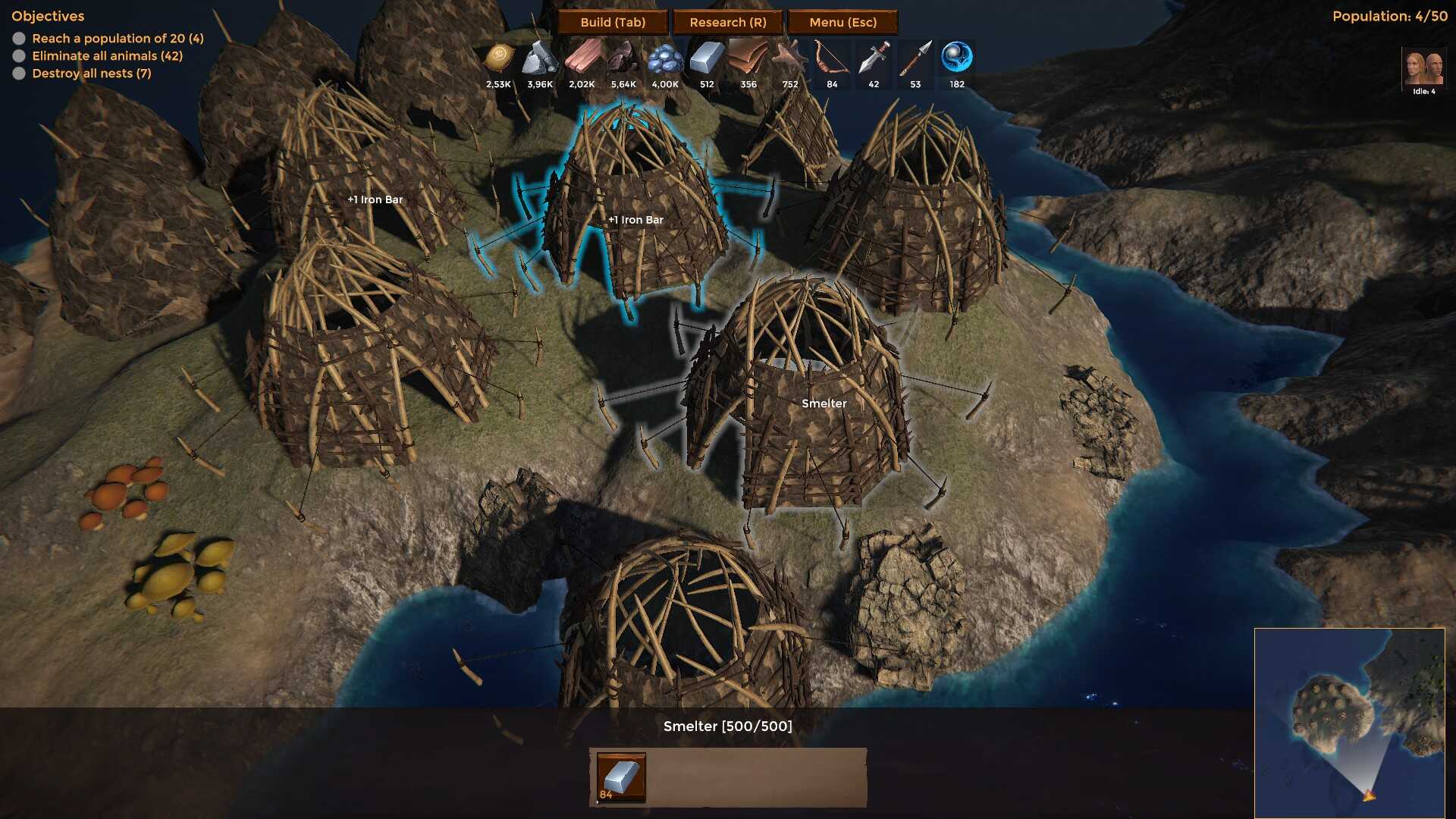This screenshot has height=819, width=1456.
Task: Select the Destroy all nests objective
Action: tap(91, 73)
